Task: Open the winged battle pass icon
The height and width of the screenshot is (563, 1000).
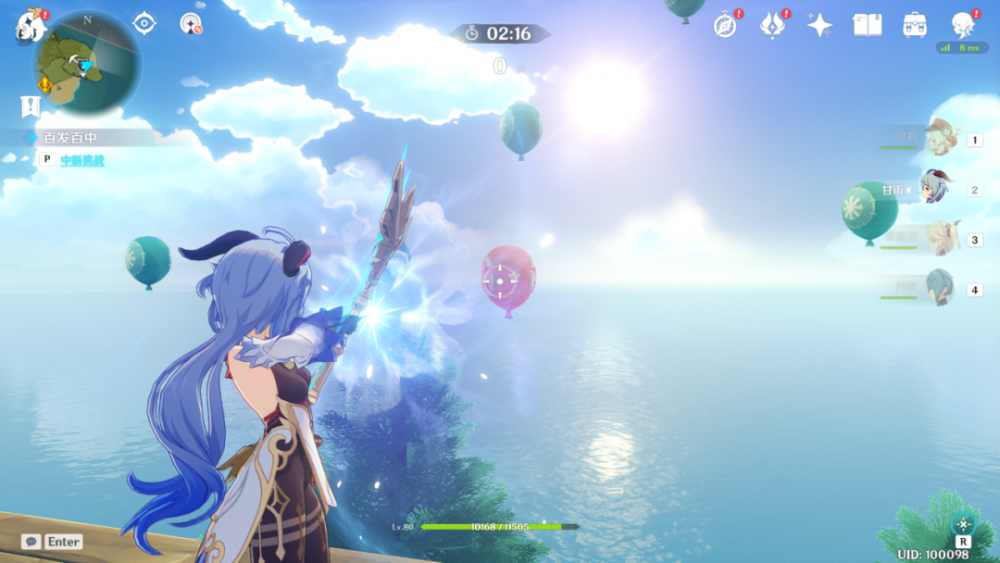Action: (x=773, y=25)
